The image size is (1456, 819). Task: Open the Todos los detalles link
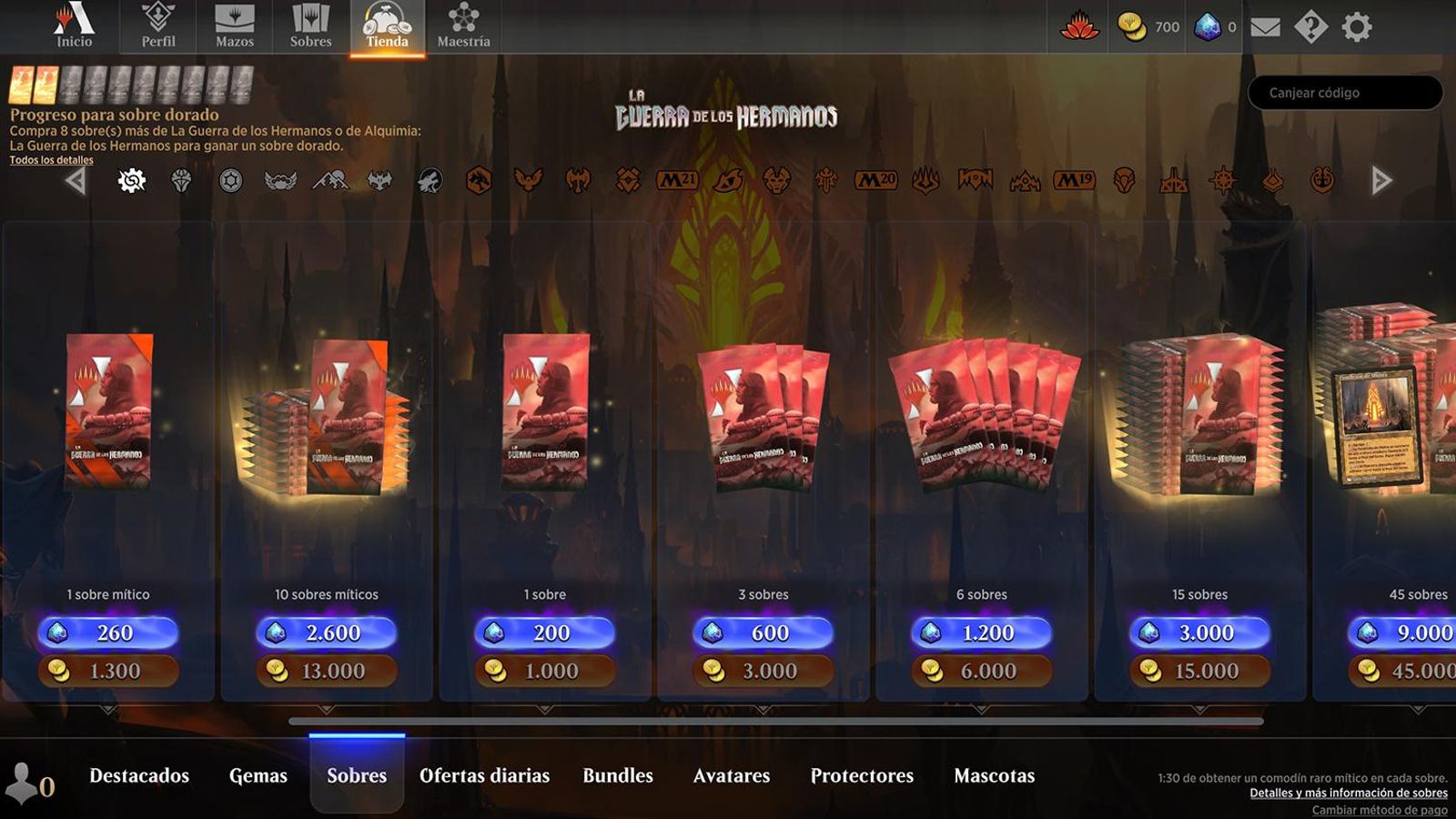(x=50, y=160)
